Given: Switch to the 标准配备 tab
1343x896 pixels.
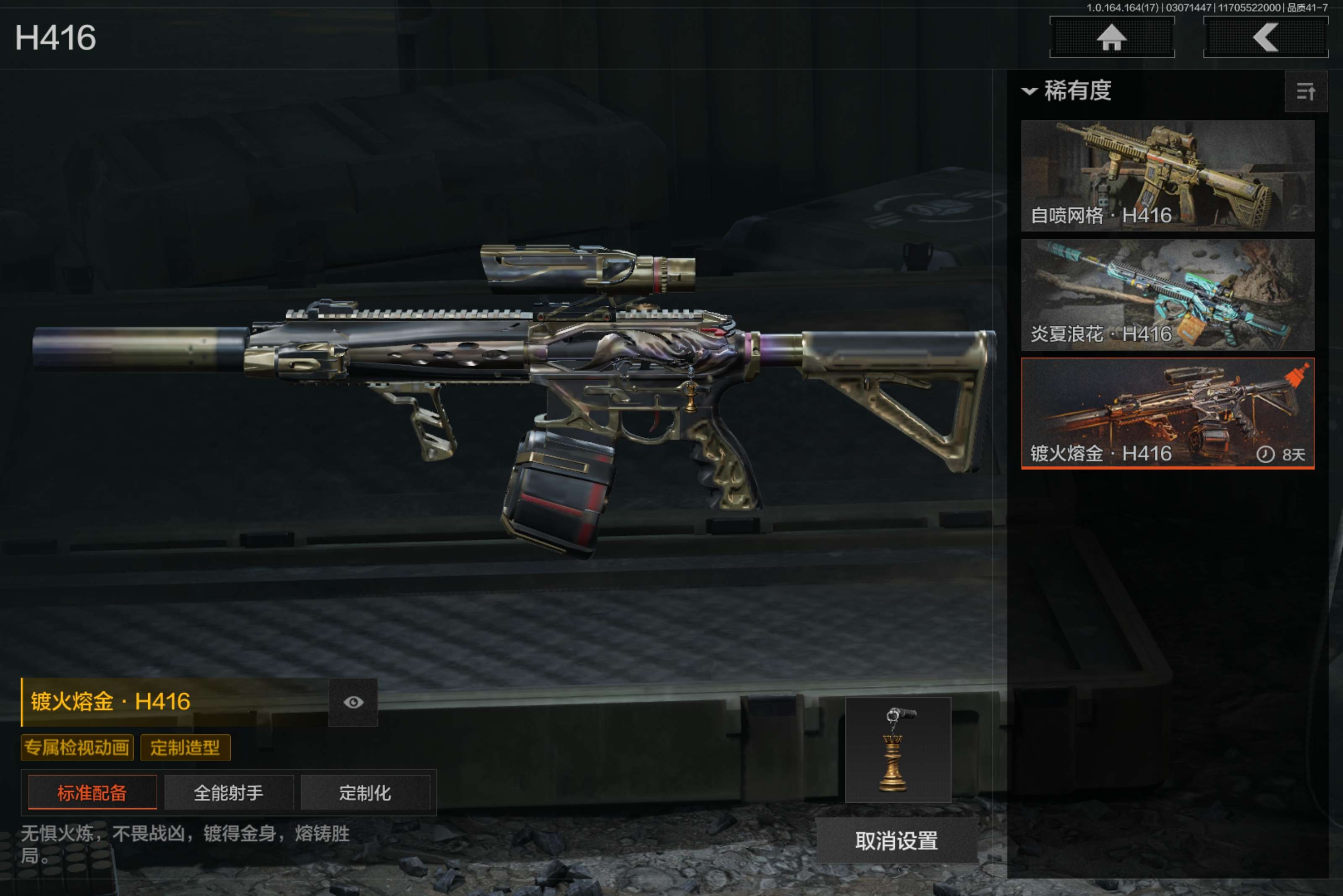Looking at the screenshot, I should click(92, 792).
